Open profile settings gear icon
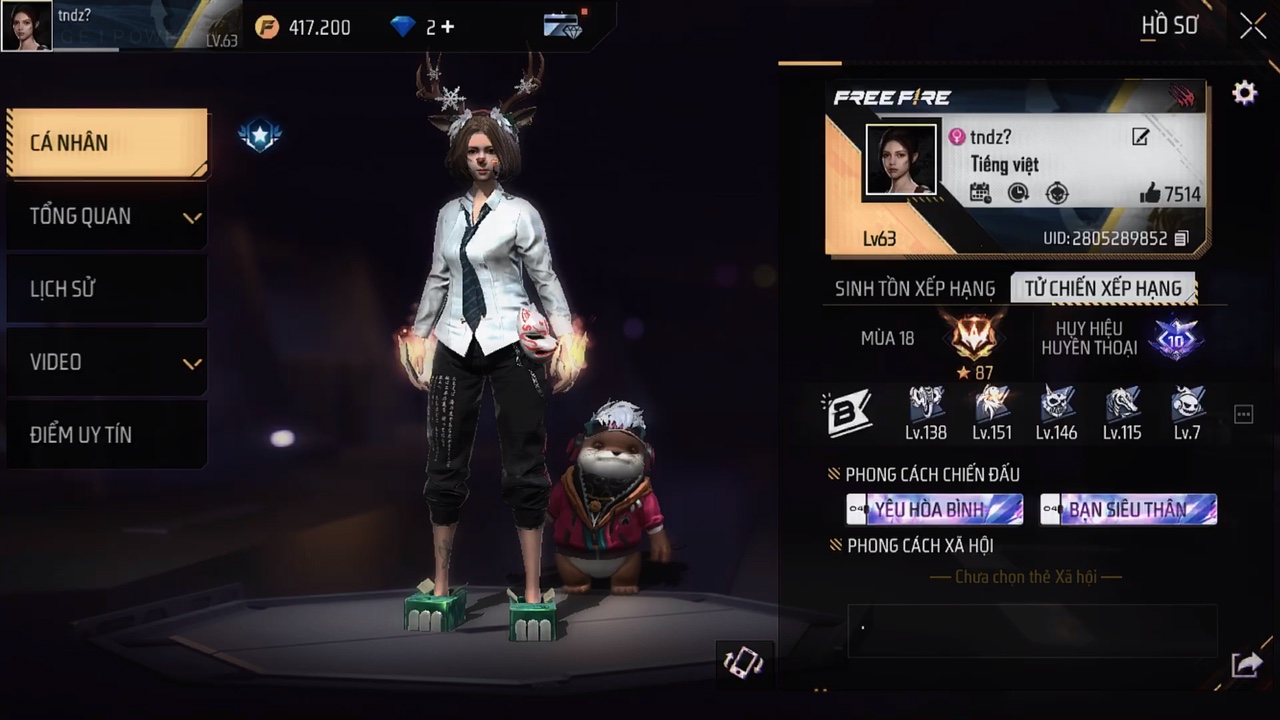The width and height of the screenshot is (1280, 720). coord(1244,94)
